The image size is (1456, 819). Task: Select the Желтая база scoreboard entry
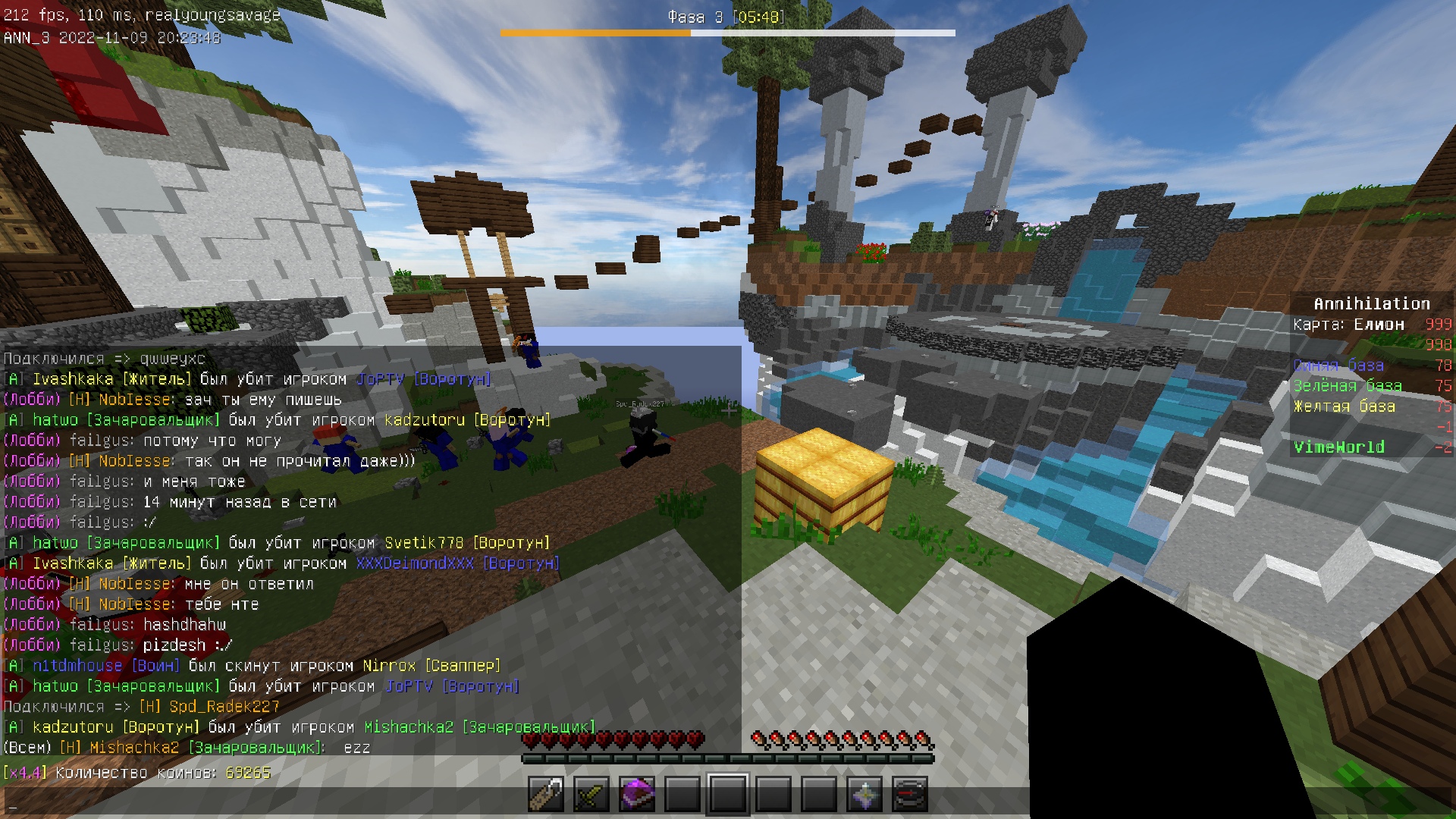[x=1345, y=406]
